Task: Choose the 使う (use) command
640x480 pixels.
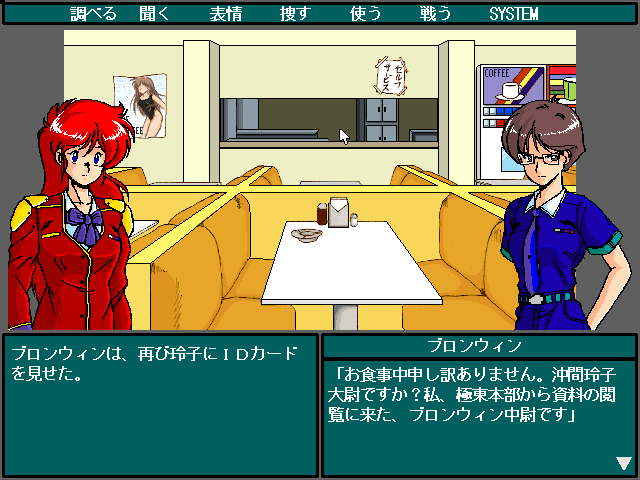Action: 366,14
